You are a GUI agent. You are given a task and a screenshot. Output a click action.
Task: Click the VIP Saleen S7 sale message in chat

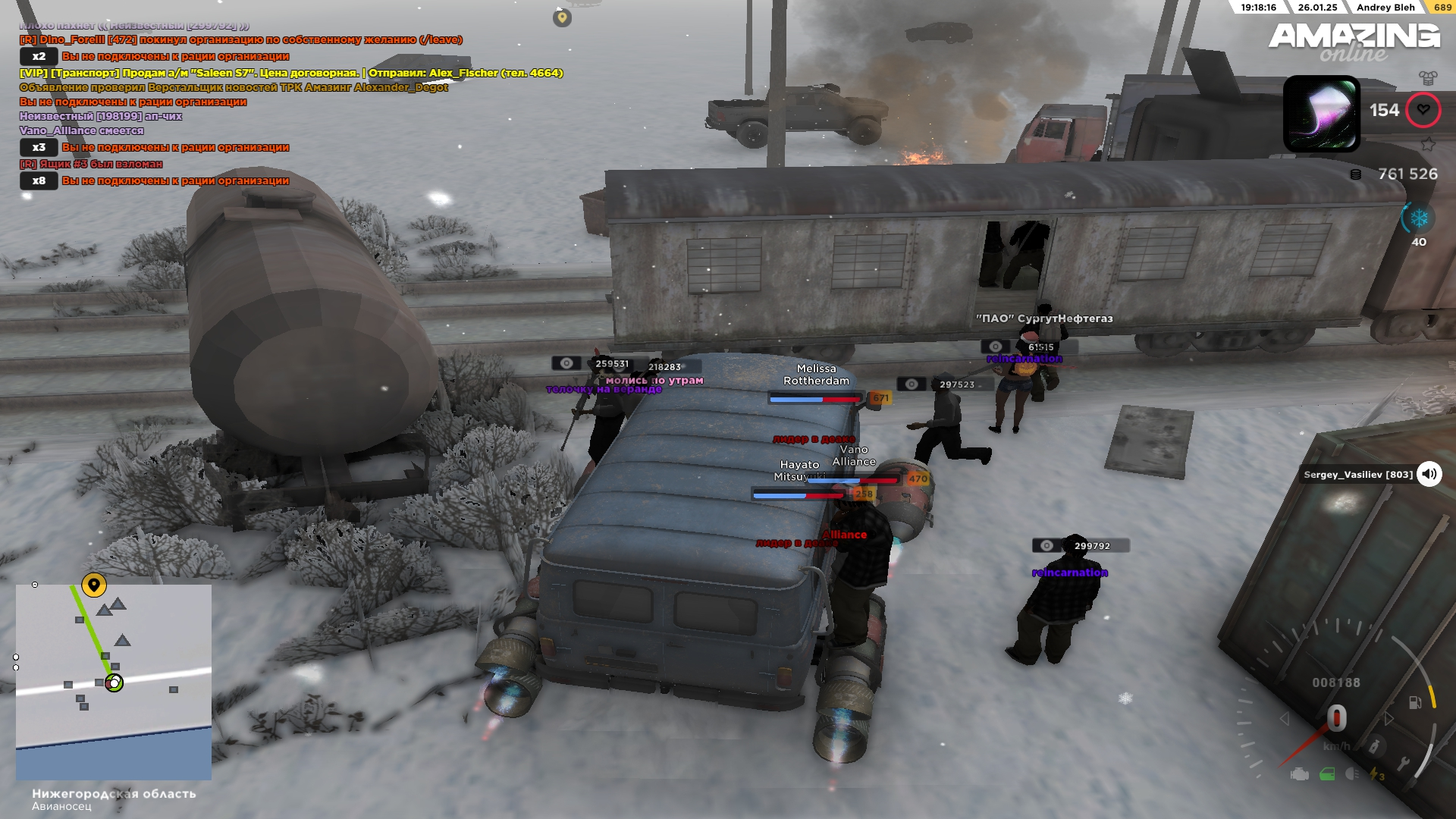(x=290, y=73)
